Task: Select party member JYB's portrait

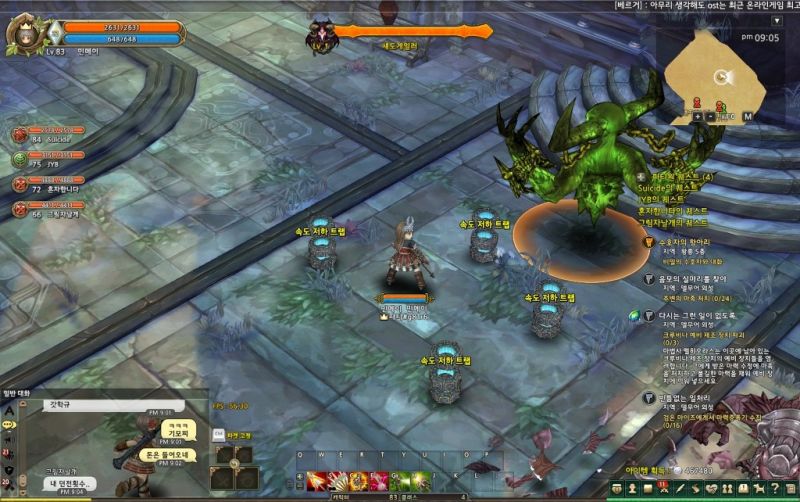Action: 20,158
